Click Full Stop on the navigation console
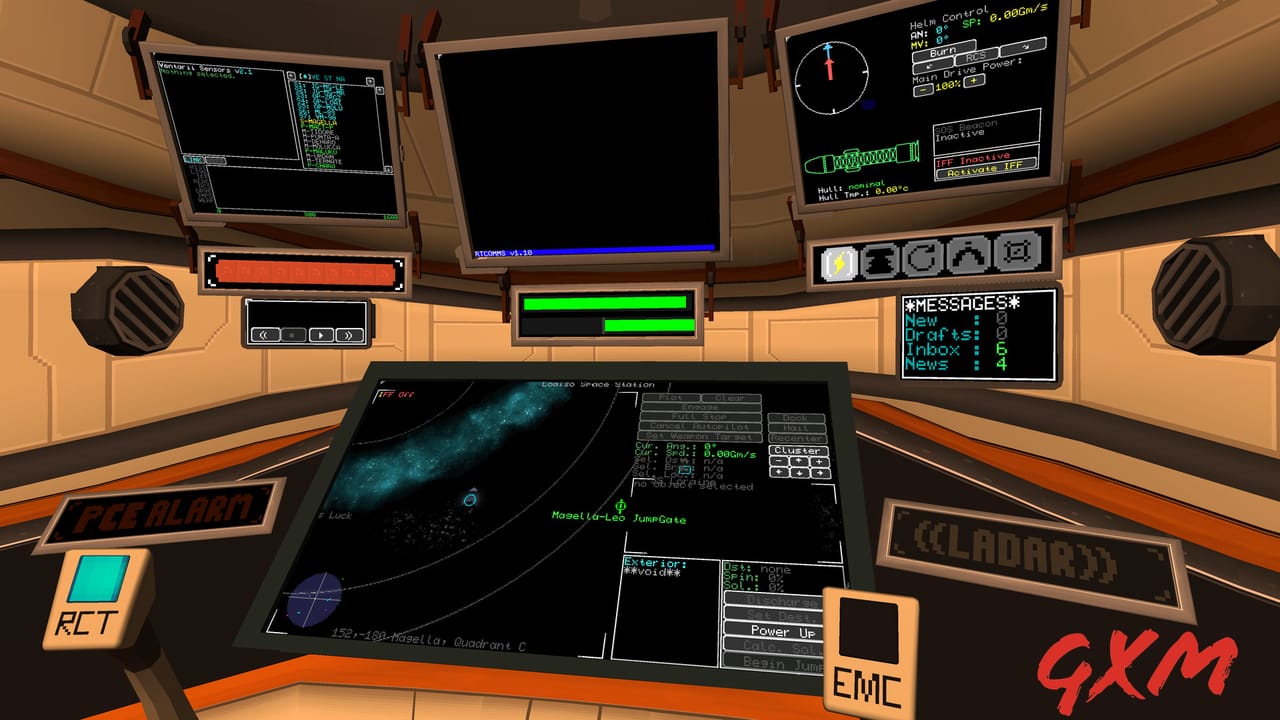The image size is (1280, 720). (700, 416)
